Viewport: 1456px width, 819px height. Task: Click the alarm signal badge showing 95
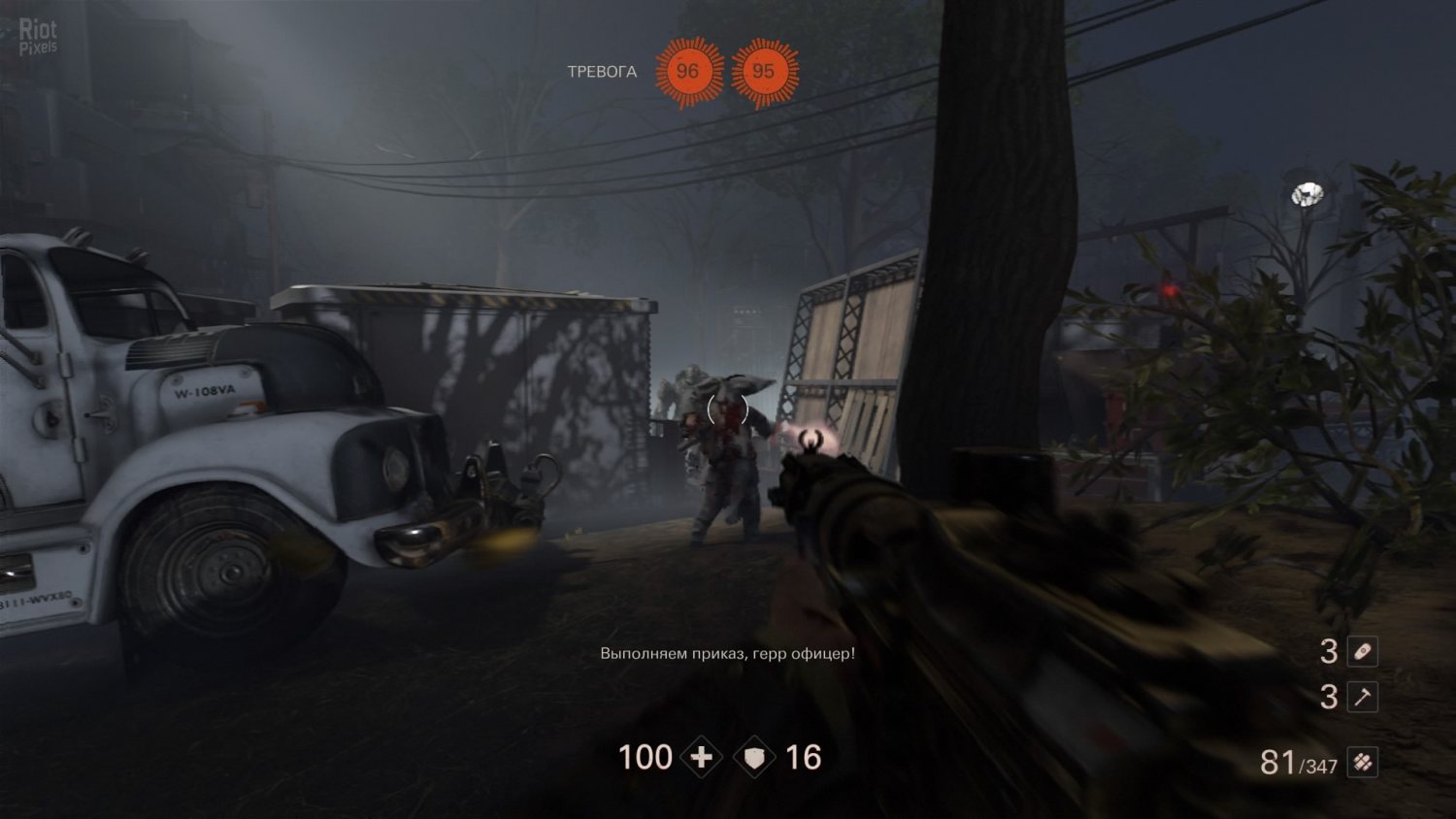(764, 72)
